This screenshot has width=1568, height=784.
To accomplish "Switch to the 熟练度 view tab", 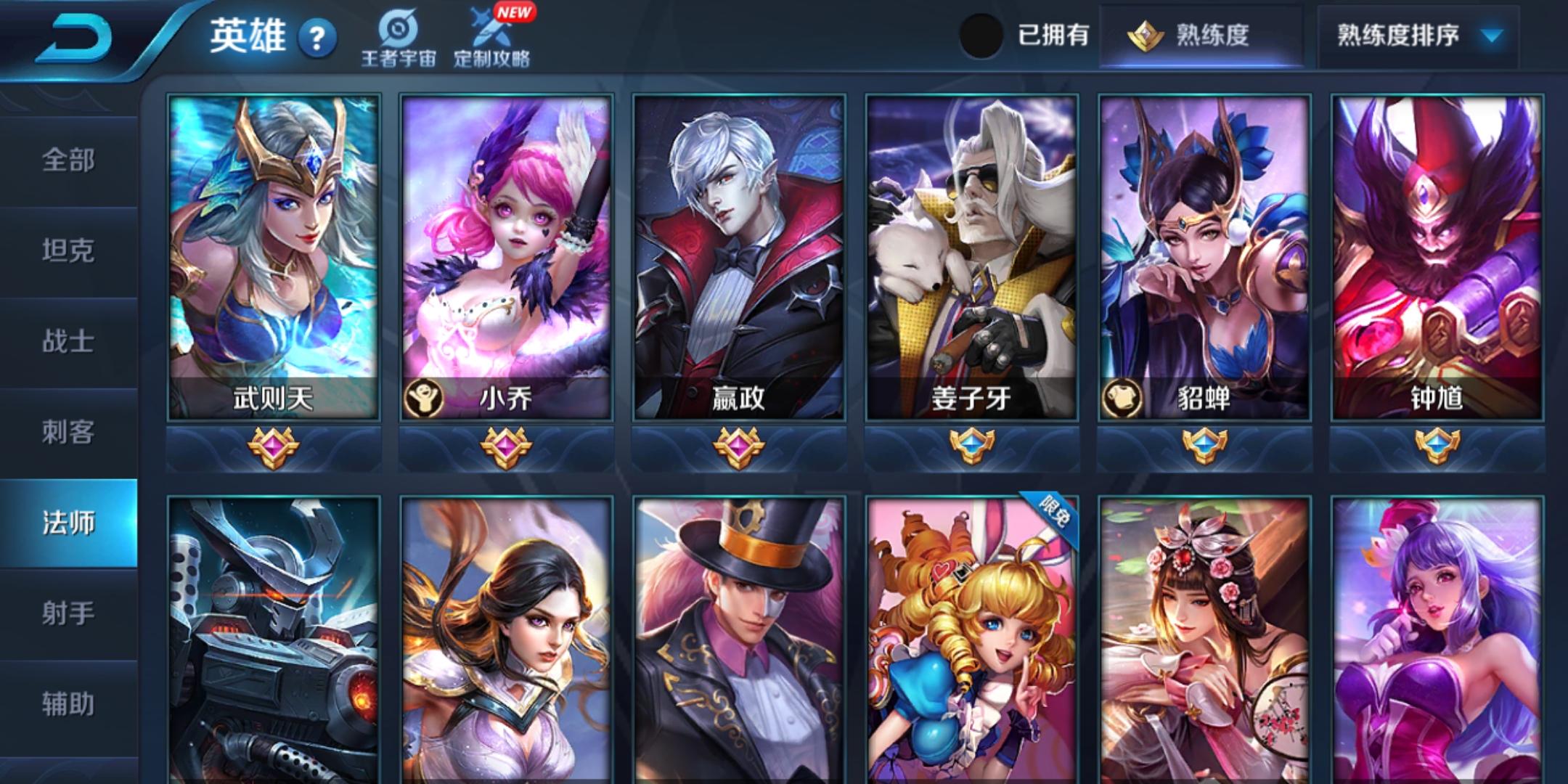I will [1201, 35].
